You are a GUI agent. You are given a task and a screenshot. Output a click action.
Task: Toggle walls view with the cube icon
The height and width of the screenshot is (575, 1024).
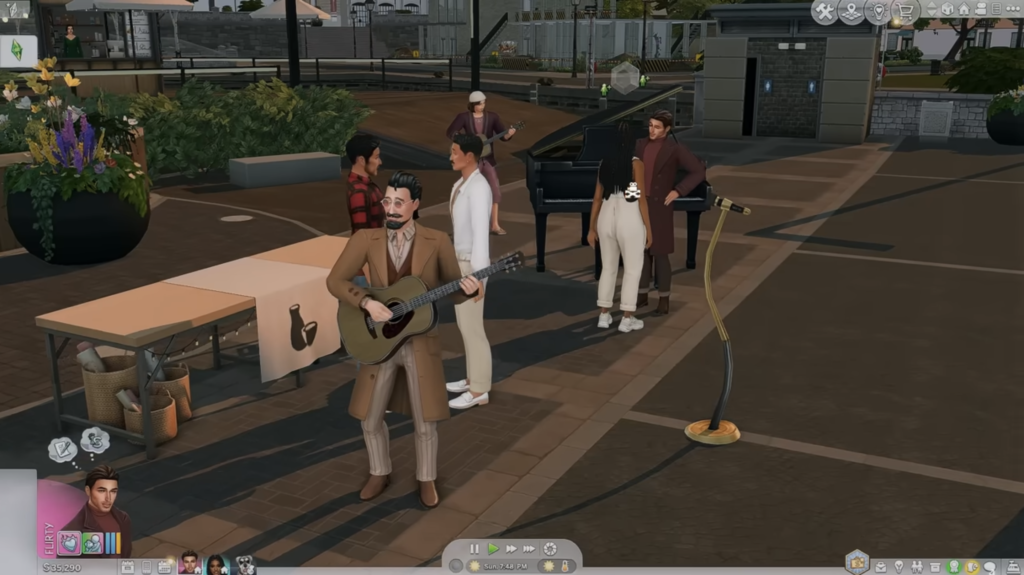click(x=947, y=10)
